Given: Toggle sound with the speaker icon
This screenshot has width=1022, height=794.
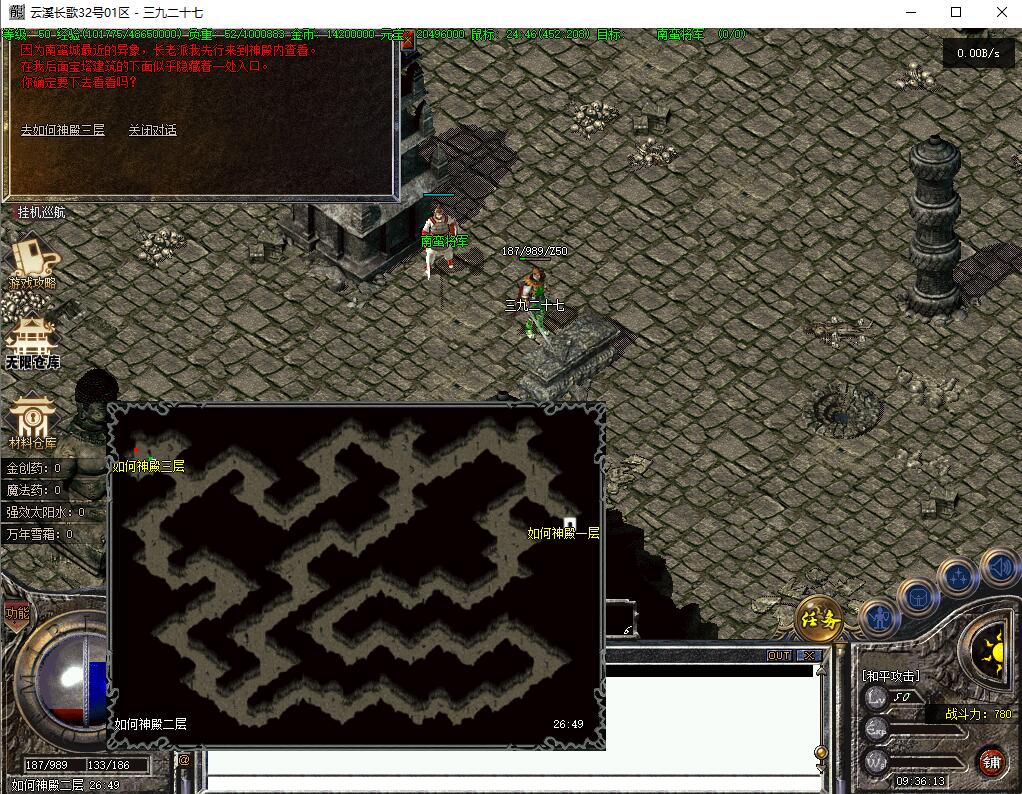Looking at the screenshot, I should tap(998, 566).
